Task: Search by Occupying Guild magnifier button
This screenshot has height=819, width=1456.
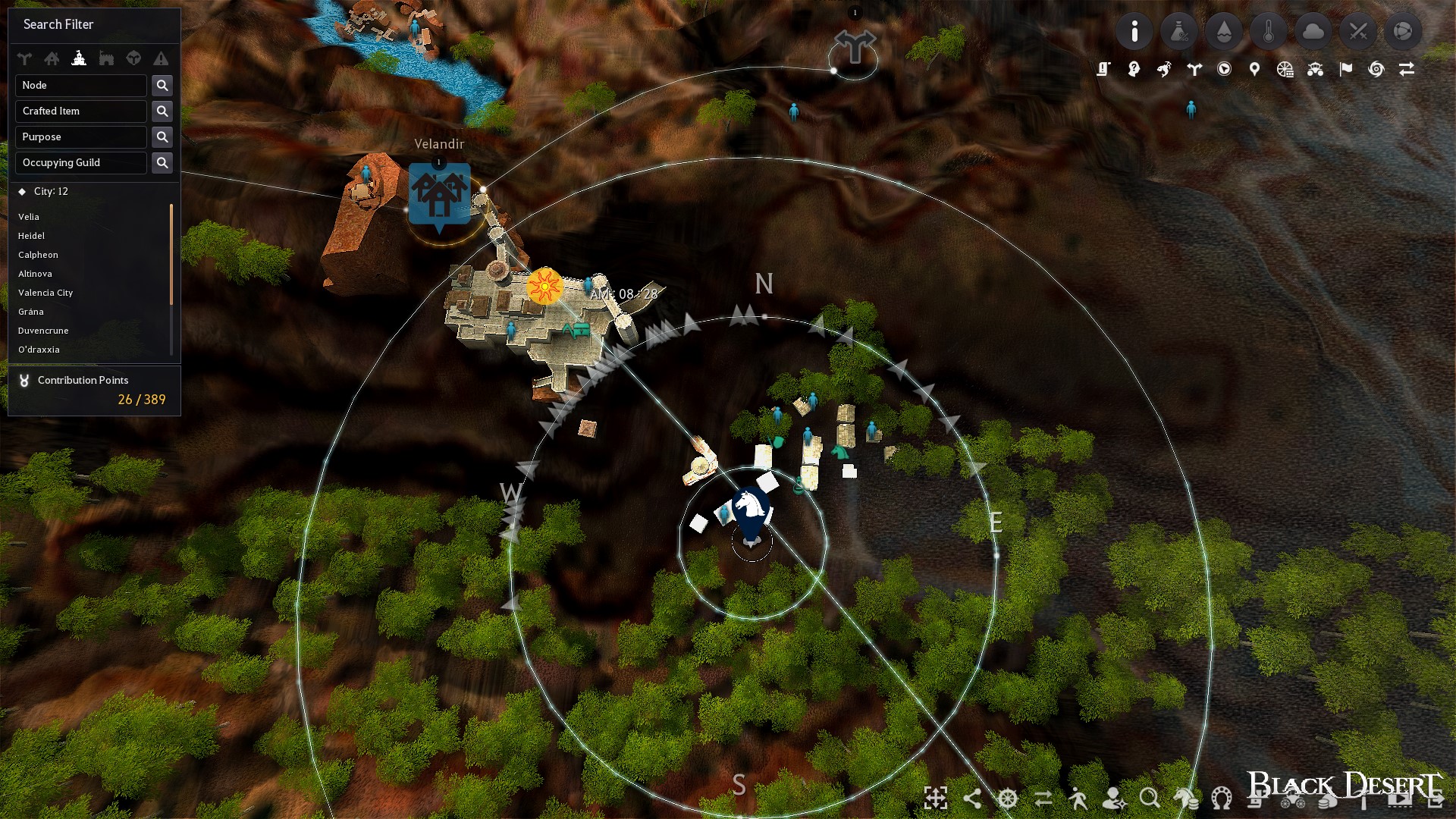Action: 162,163
